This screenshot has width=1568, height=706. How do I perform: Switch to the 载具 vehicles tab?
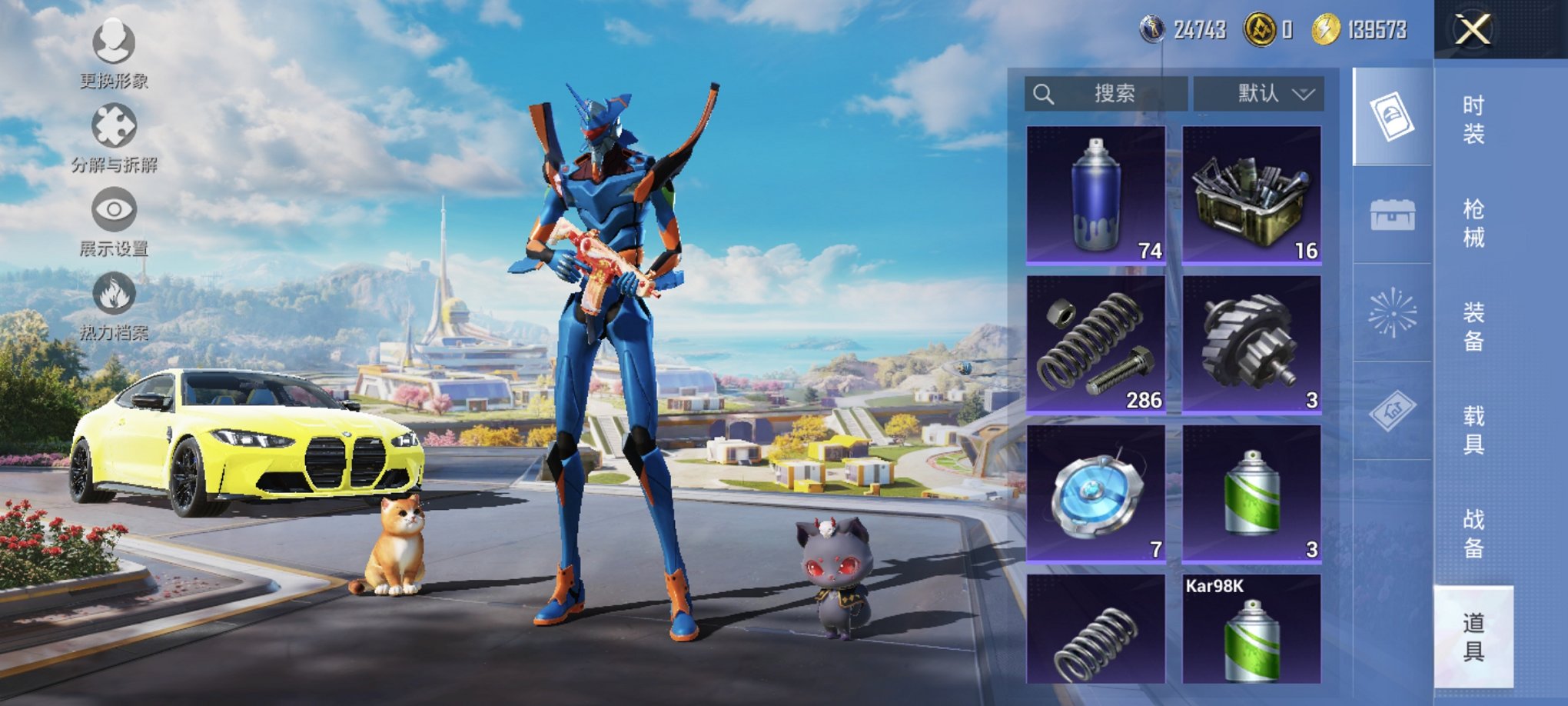point(1473,430)
